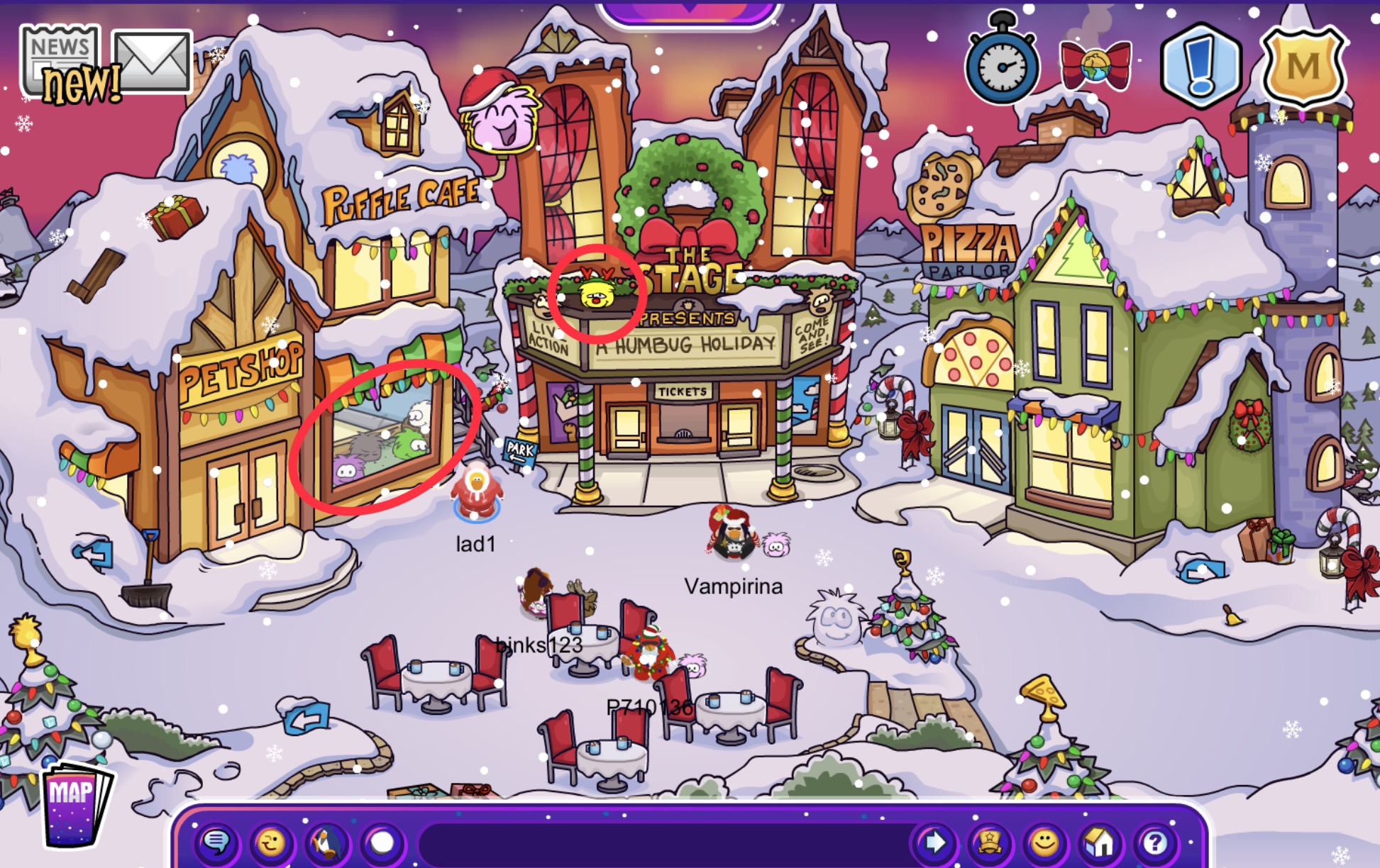This screenshot has height=868, width=1380.
Task: Open the gold star badge icon
Action: coord(988,842)
